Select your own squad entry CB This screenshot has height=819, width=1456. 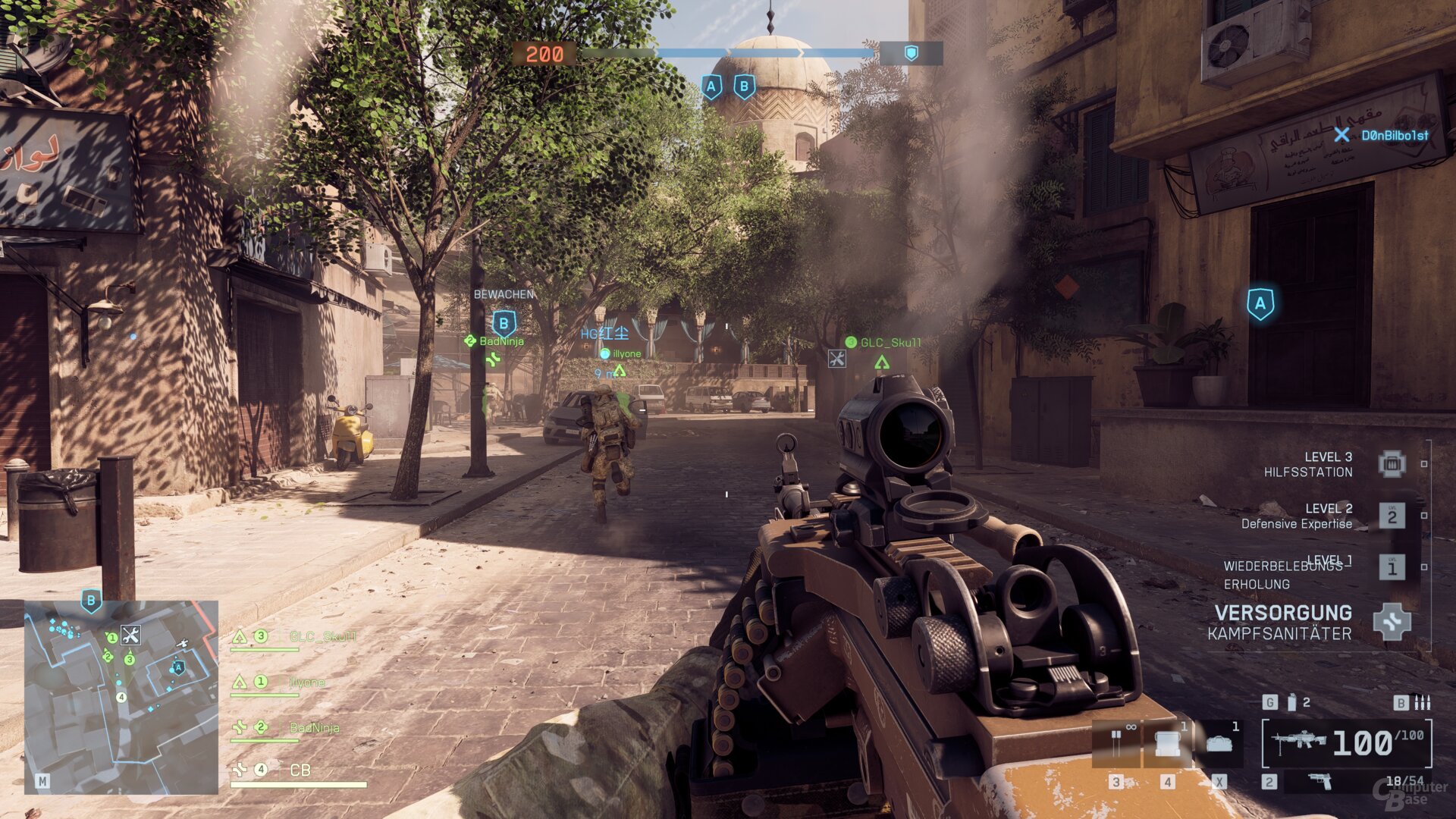coord(300,770)
